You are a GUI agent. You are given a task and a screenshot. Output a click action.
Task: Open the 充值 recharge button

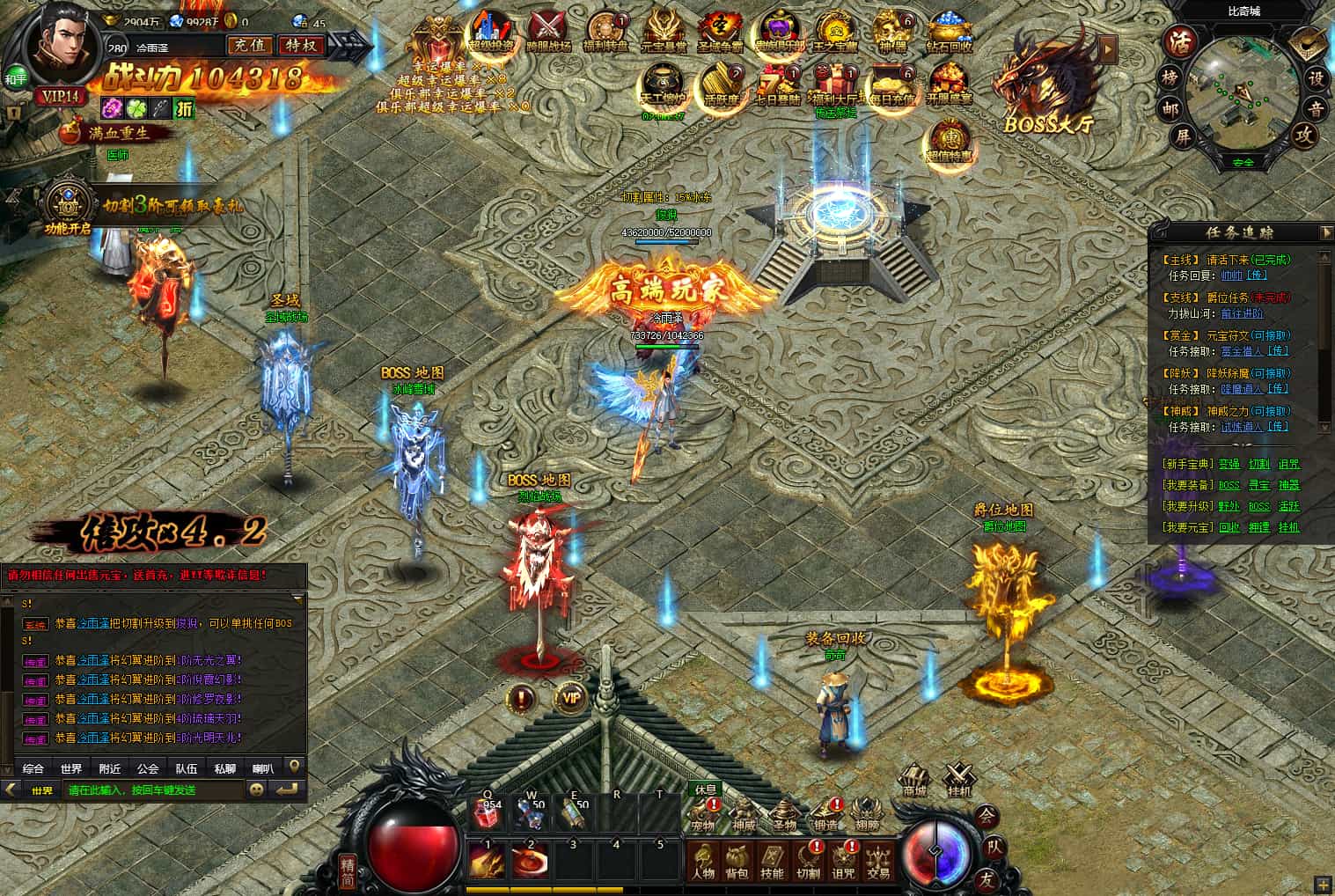pyautogui.click(x=249, y=46)
